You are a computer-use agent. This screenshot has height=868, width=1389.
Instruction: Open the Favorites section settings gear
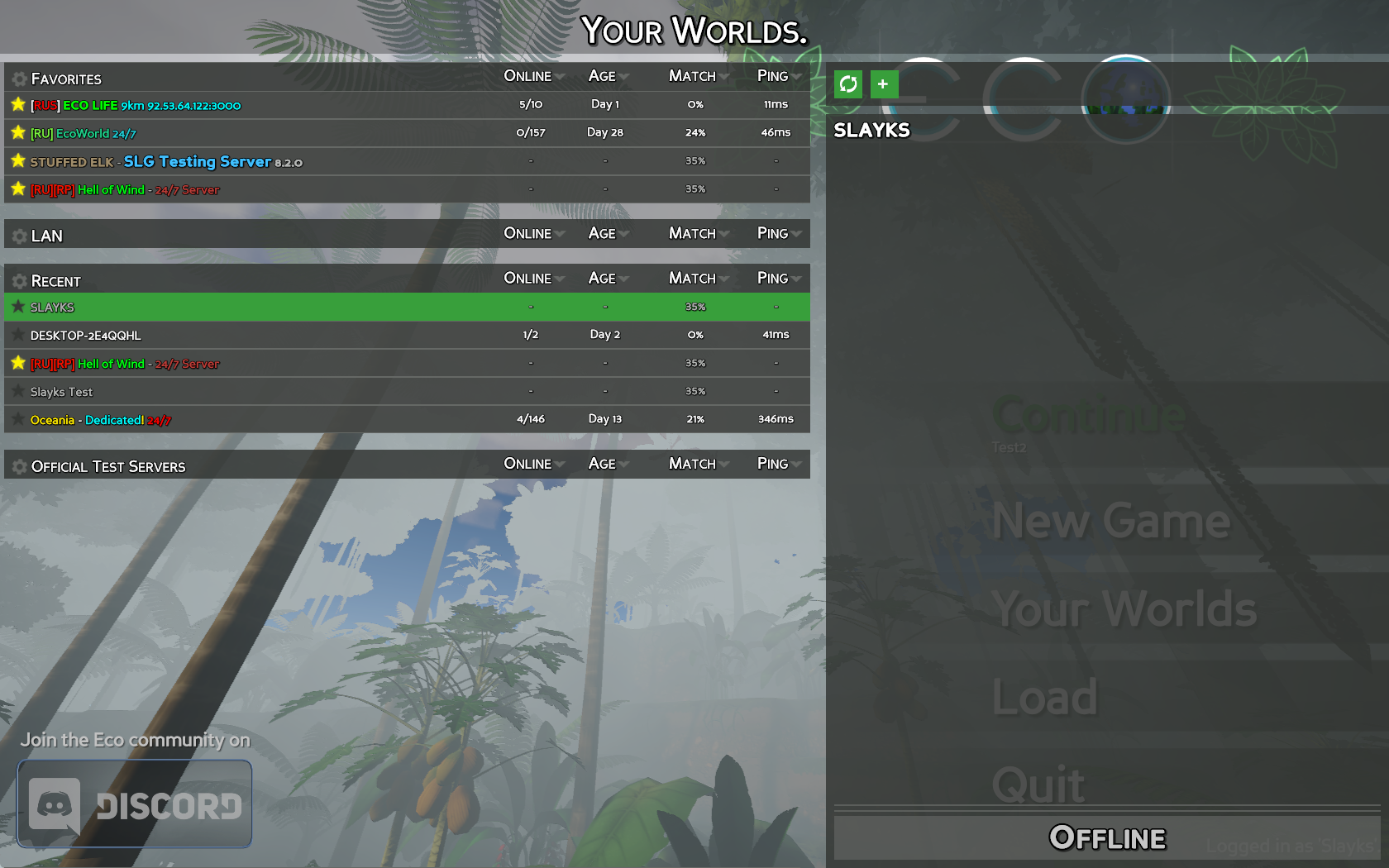pos(18,79)
